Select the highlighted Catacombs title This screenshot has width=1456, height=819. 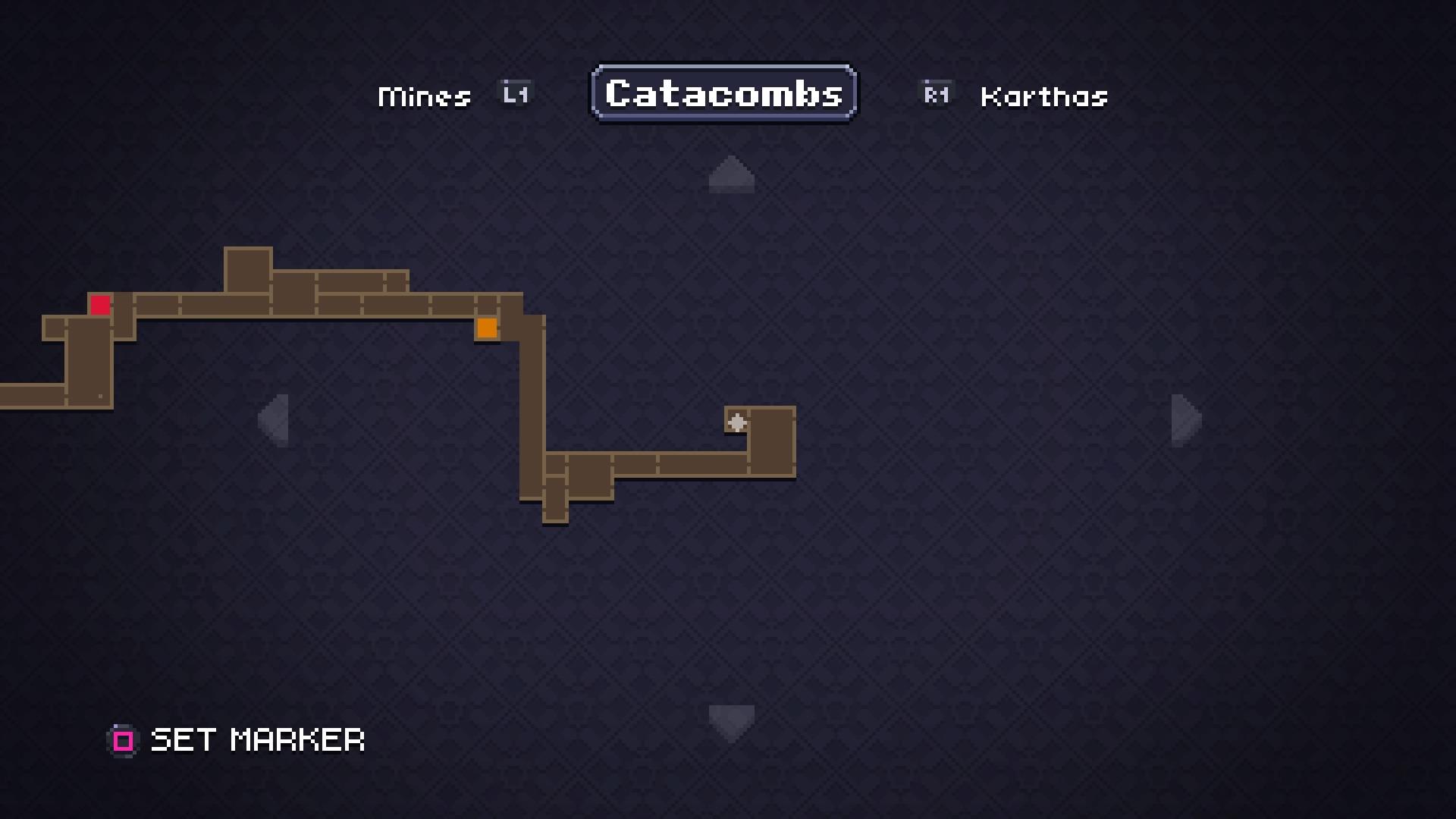pyautogui.click(x=723, y=93)
